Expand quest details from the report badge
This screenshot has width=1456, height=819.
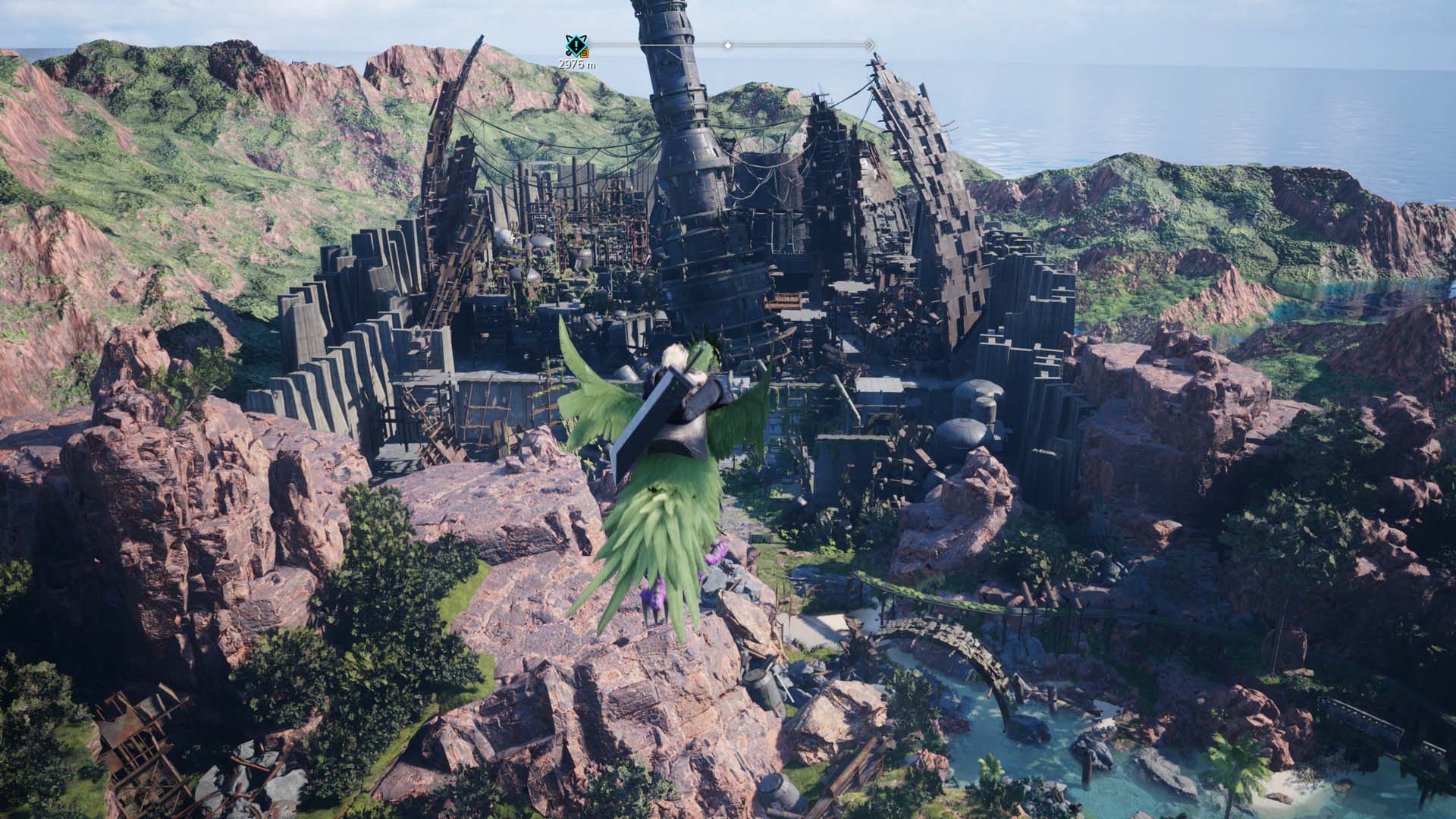(x=584, y=53)
